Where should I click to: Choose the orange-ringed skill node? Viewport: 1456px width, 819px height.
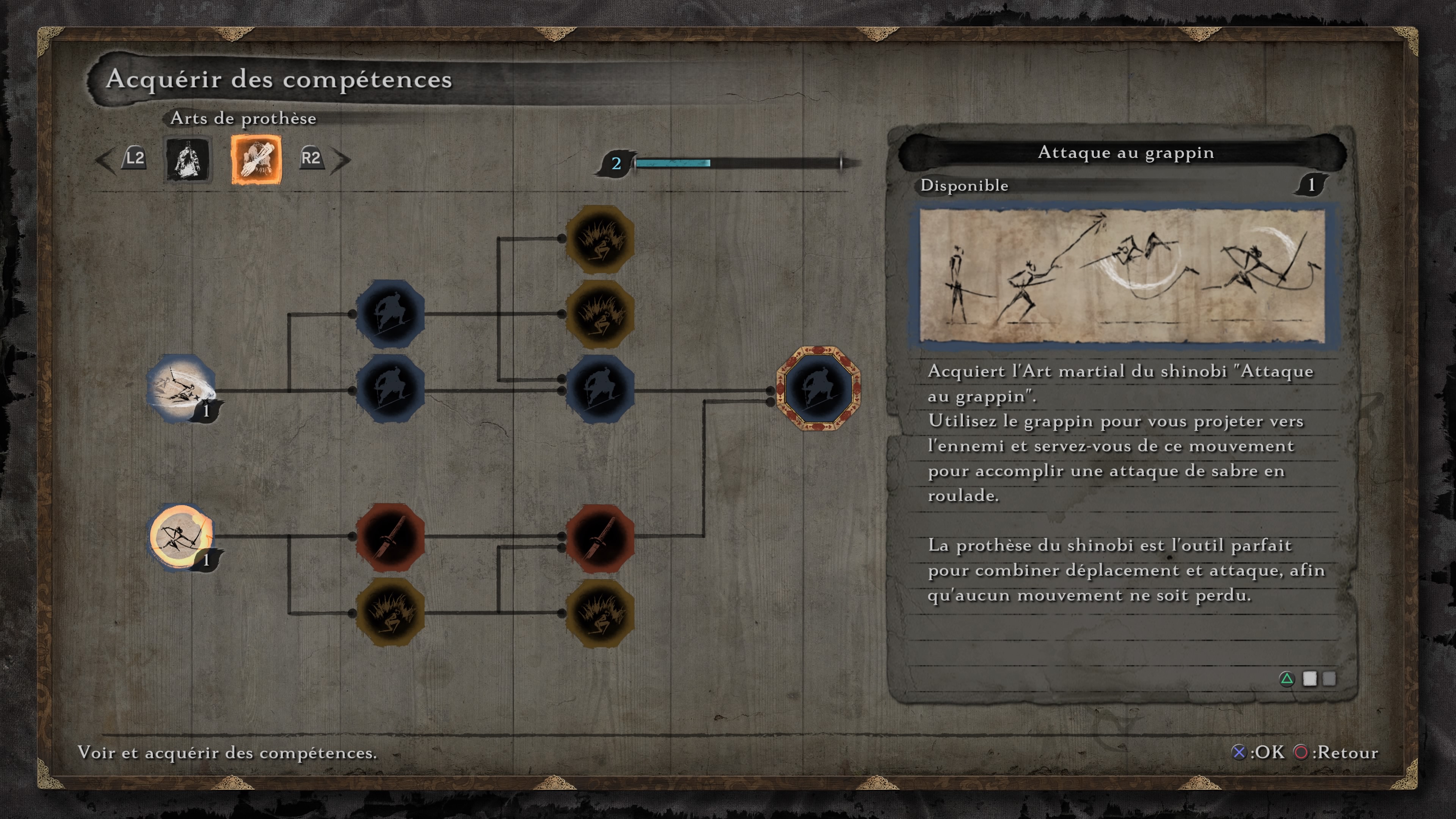(x=181, y=537)
